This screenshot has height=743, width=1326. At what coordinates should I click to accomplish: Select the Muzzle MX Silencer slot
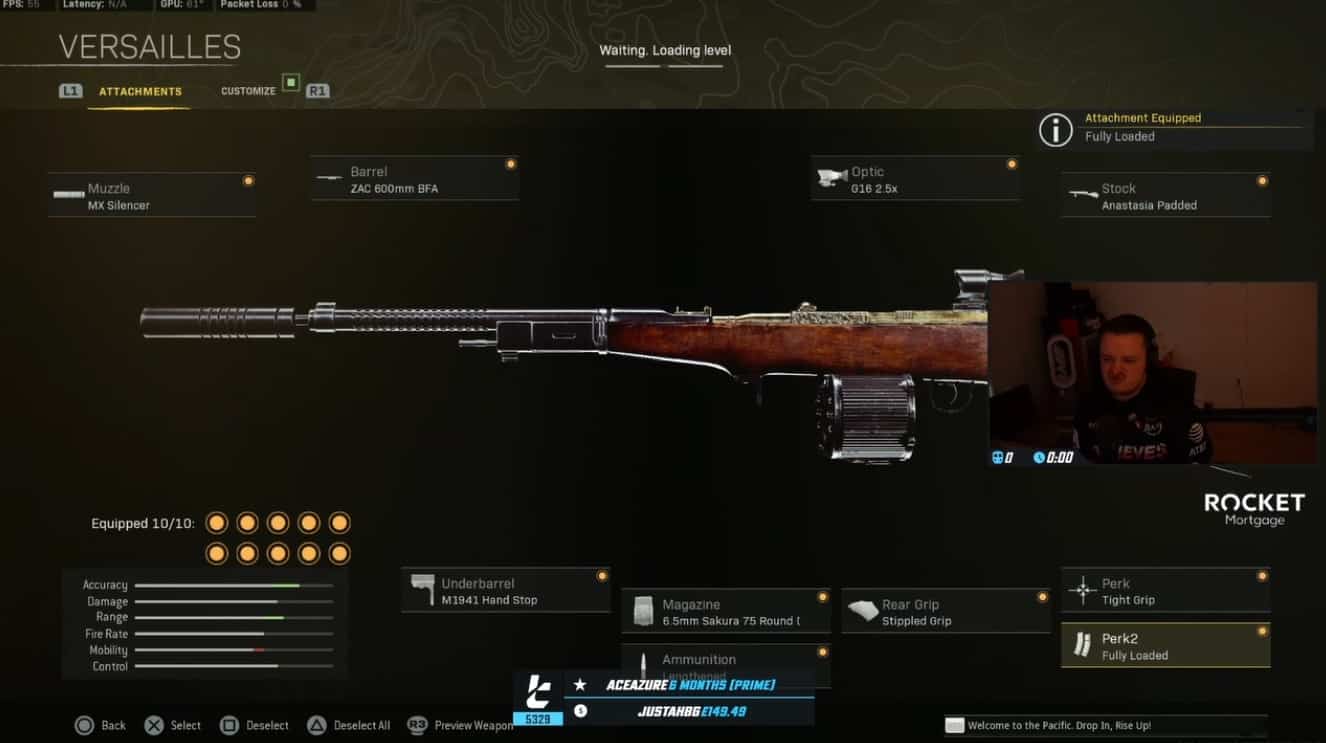[x=152, y=196]
